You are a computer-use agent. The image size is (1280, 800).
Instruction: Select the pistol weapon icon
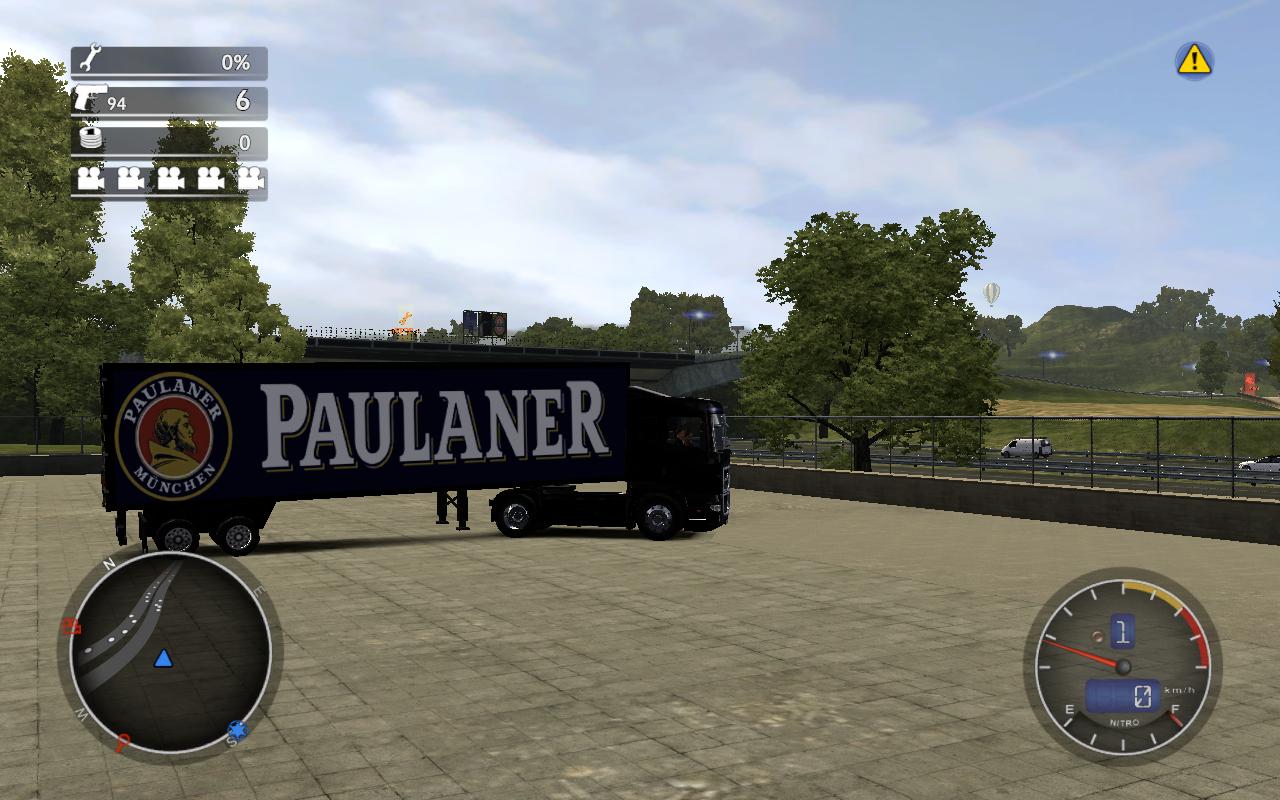pyautogui.click(x=89, y=100)
